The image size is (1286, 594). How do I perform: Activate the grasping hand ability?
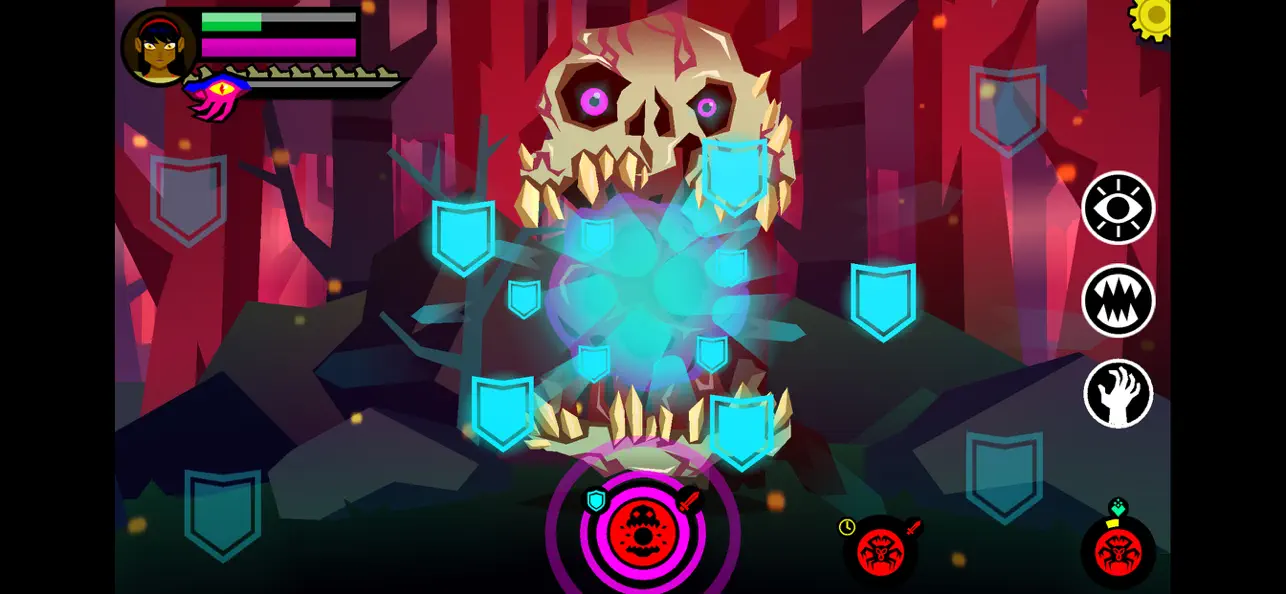[1118, 393]
